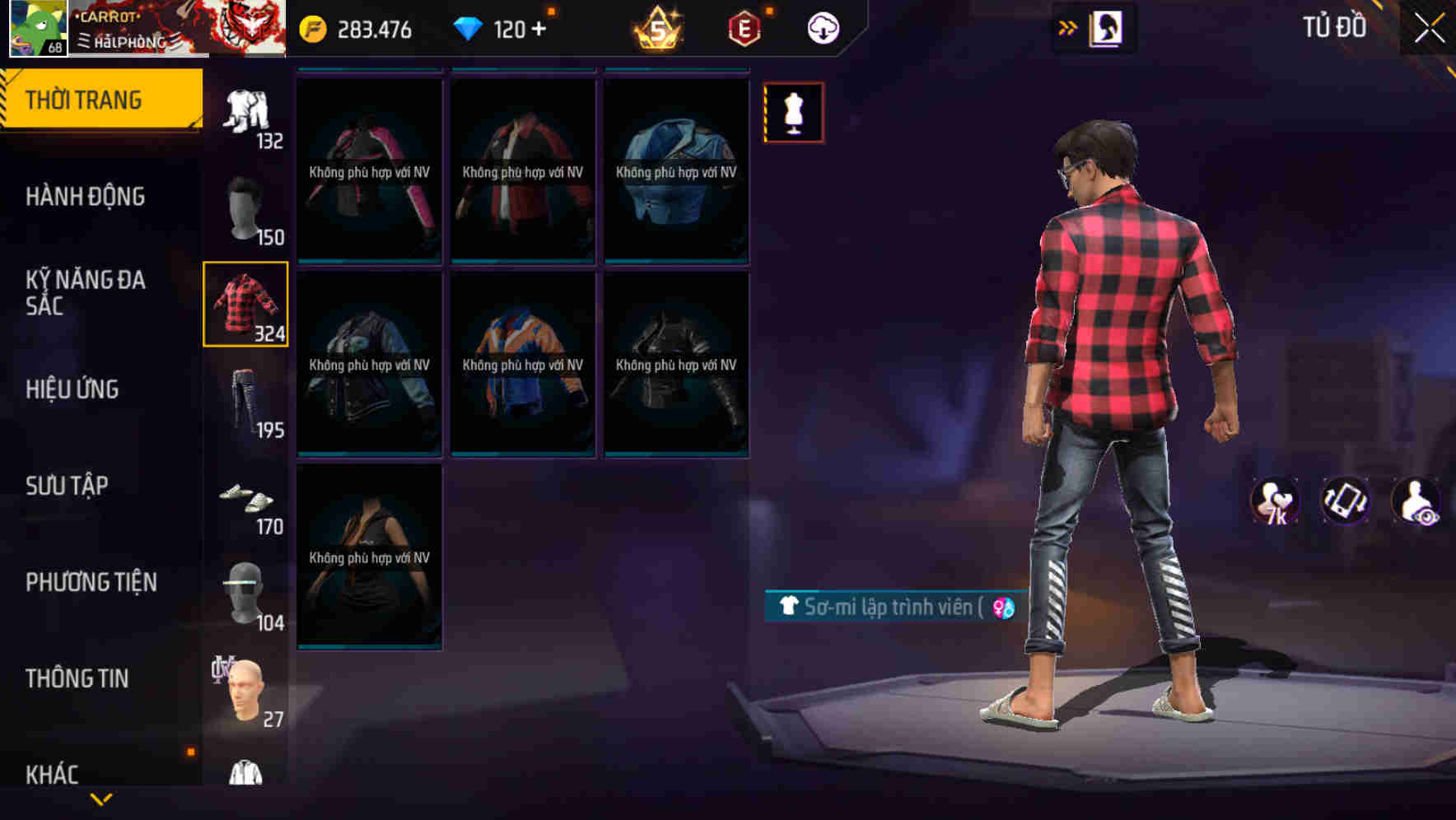The image size is (1456, 820).
Task: Click the double chevron near the fashion album icon
Action: (x=1068, y=26)
